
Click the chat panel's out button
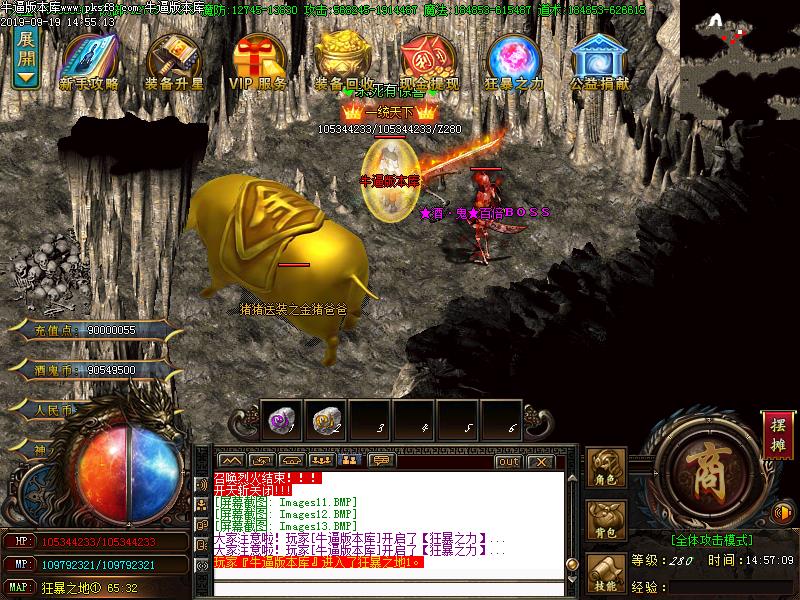[x=508, y=461]
